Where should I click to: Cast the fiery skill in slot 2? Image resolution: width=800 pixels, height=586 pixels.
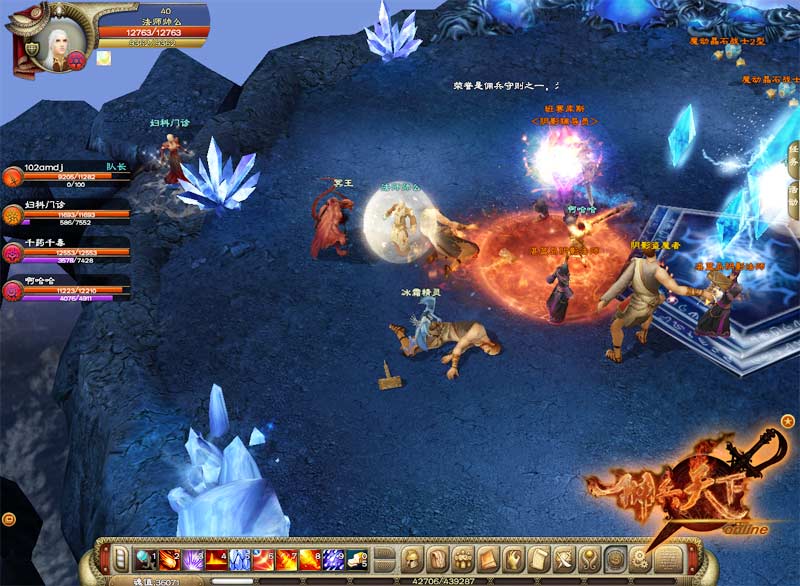[169, 559]
